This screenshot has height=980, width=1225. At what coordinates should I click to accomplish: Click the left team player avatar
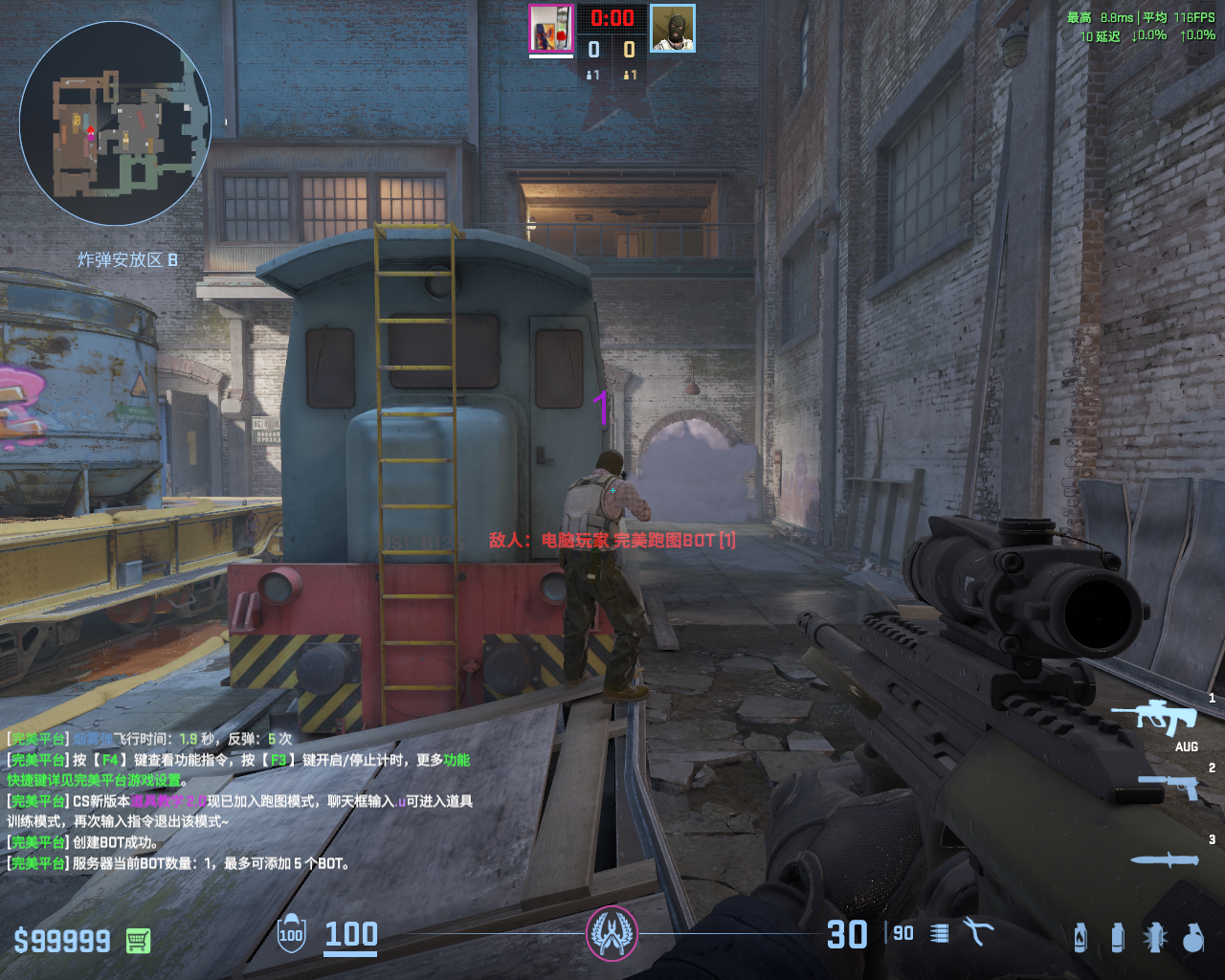coord(551,29)
